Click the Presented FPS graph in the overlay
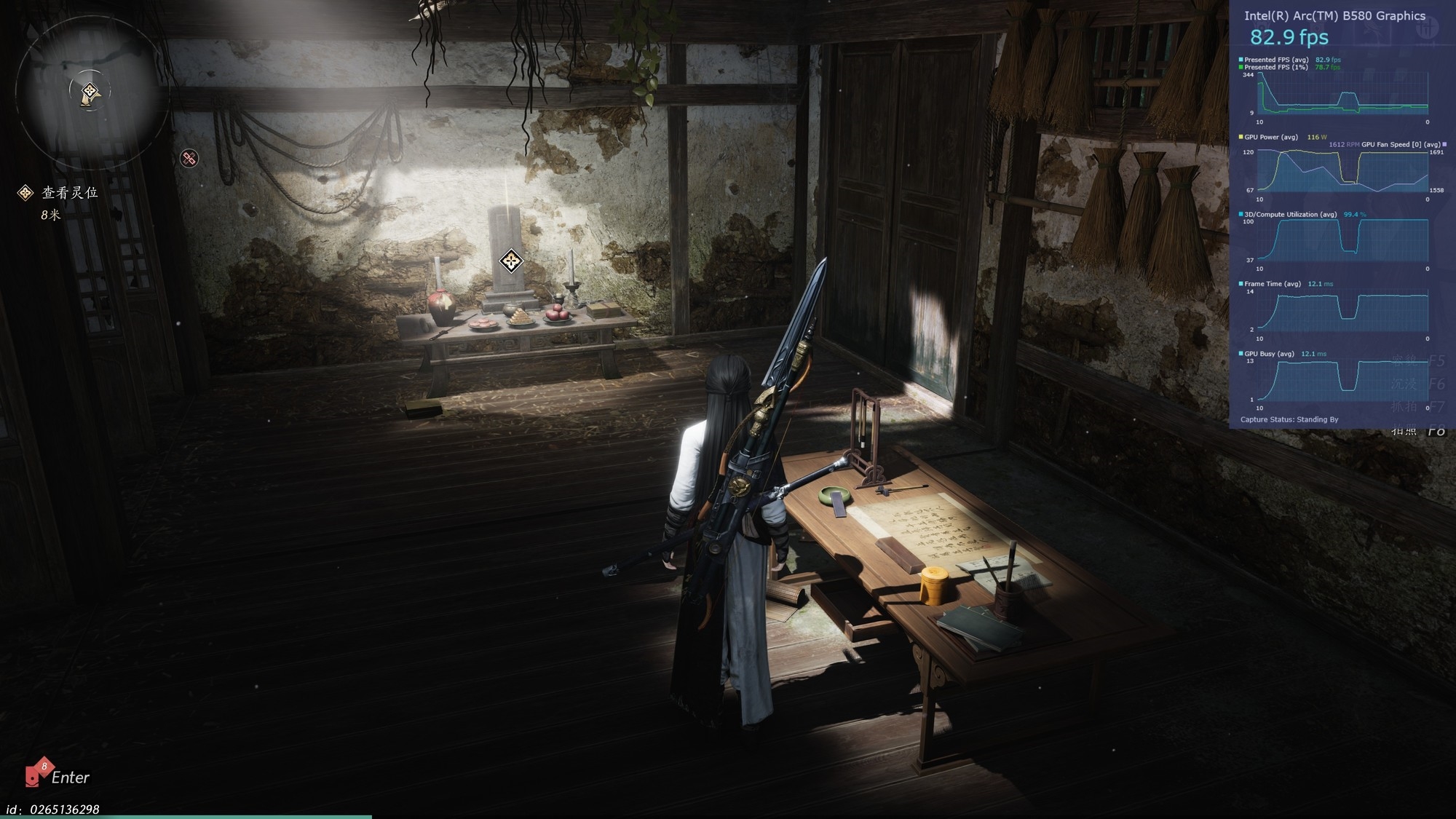 pyautogui.click(x=1342, y=95)
